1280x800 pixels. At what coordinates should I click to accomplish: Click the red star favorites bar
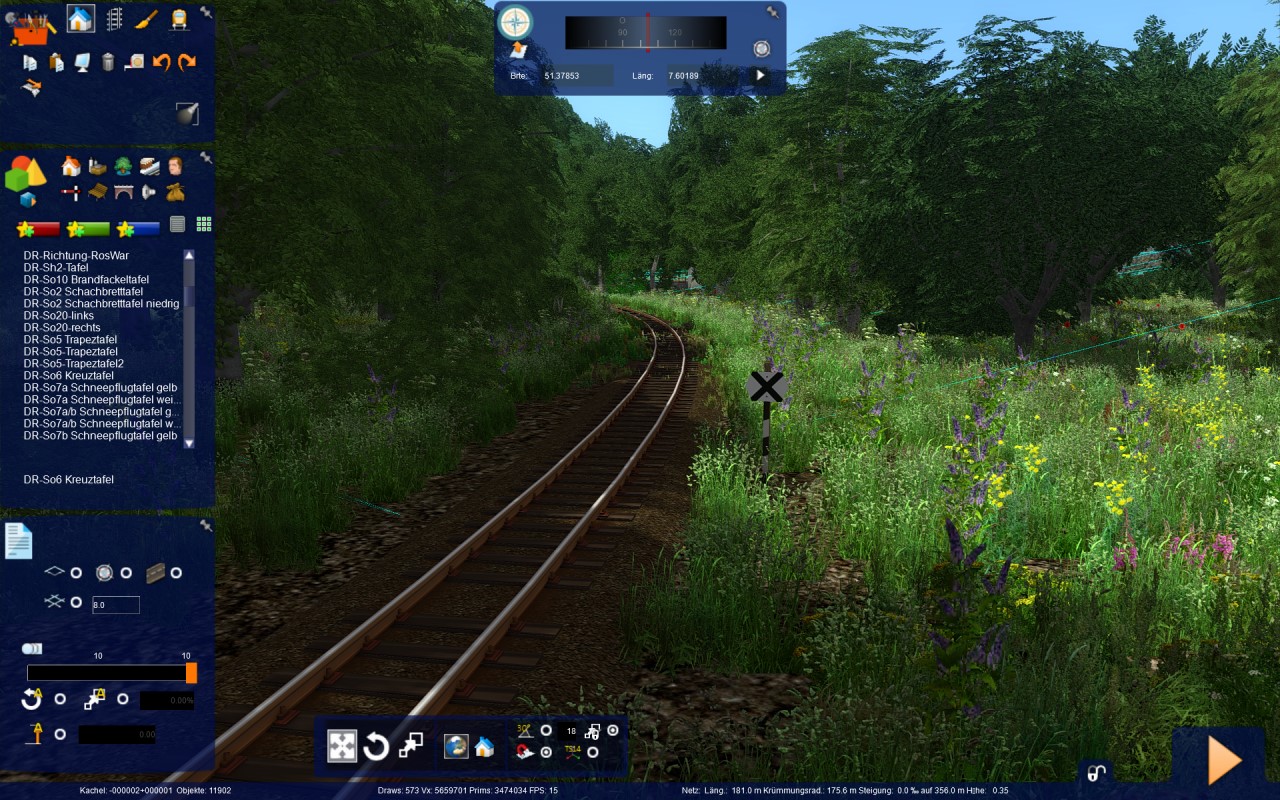pos(39,229)
